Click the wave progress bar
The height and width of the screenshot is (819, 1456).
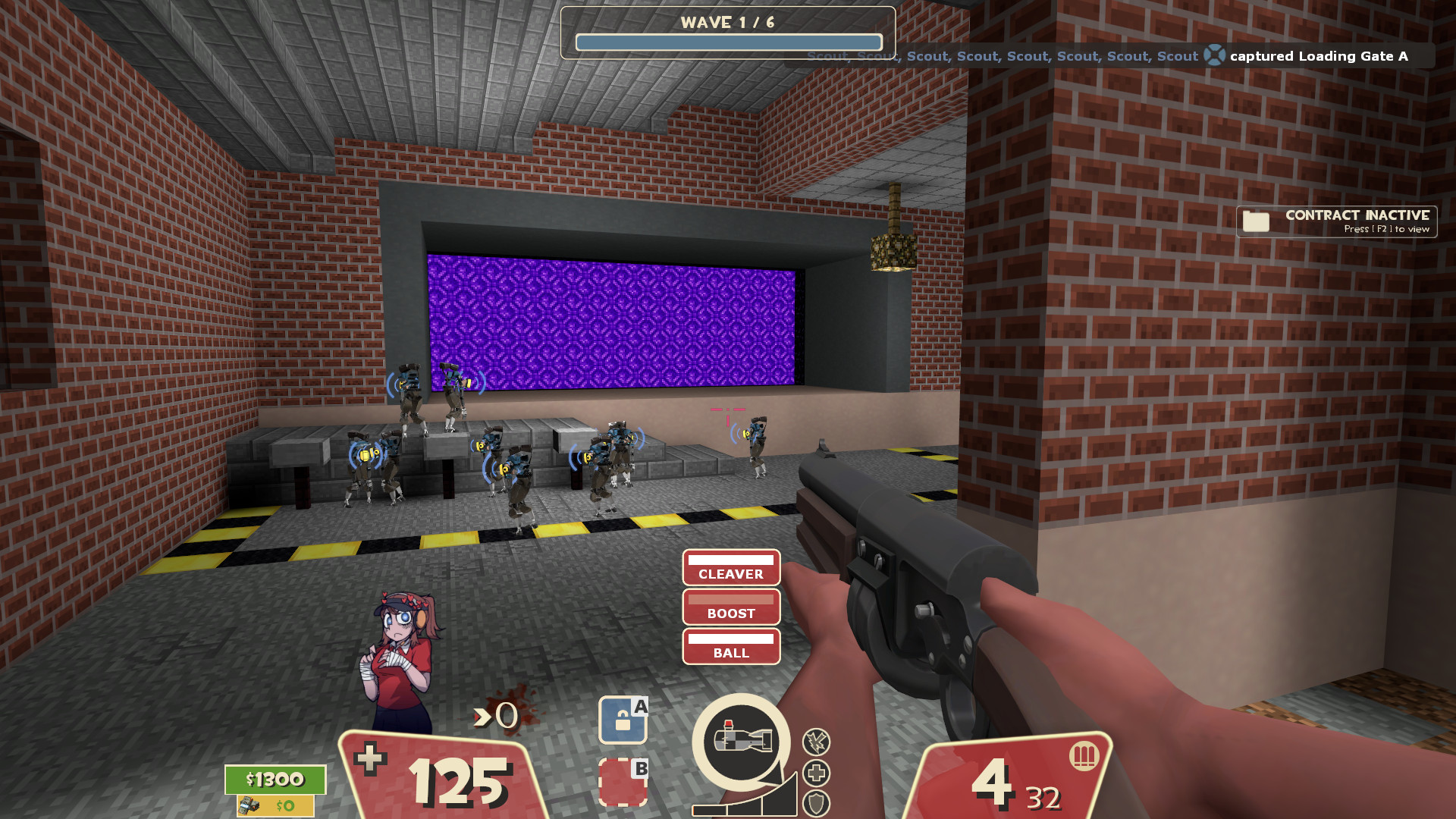pos(727,42)
